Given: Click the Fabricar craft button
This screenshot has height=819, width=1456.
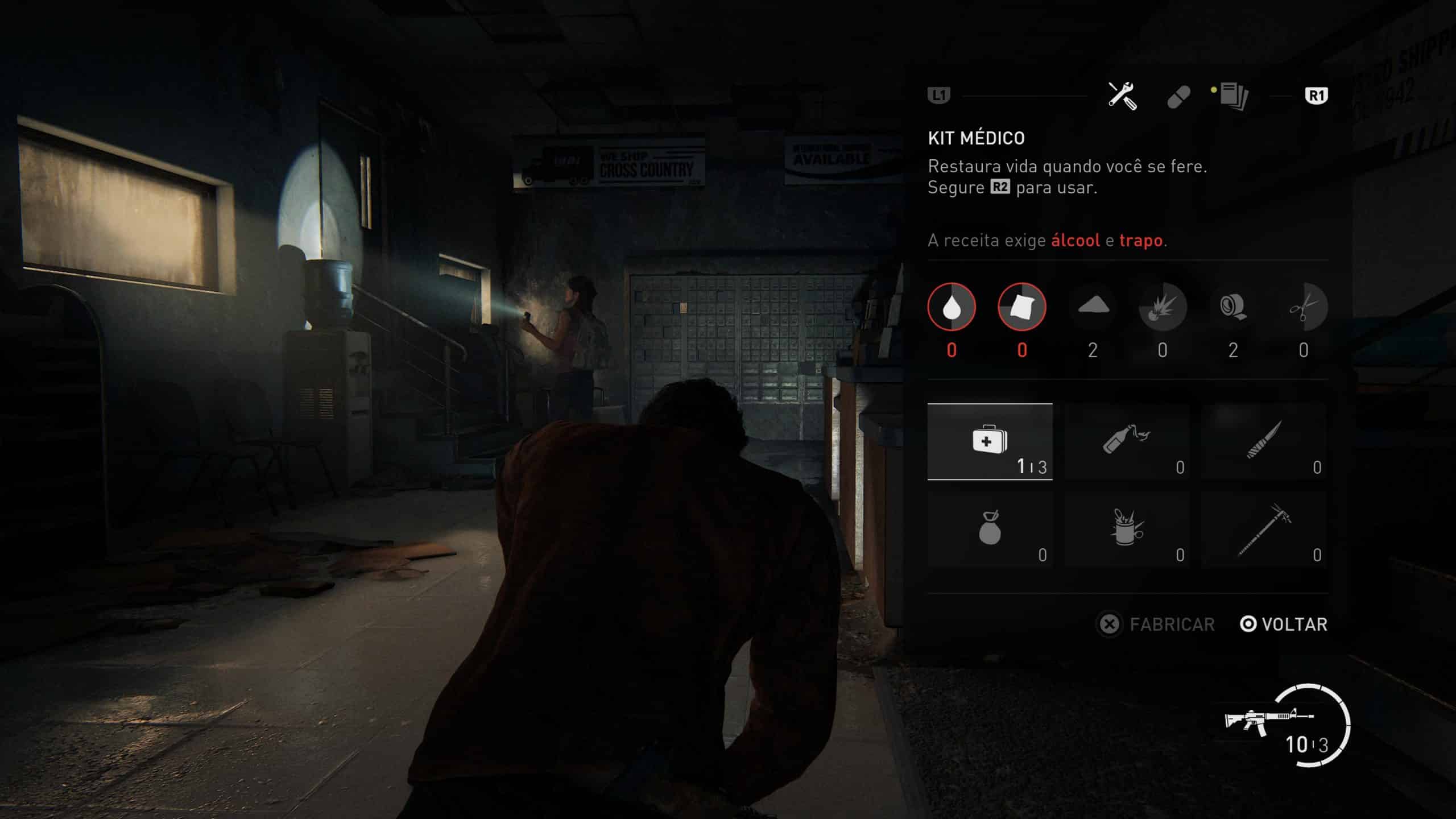Looking at the screenshot, I should [x=1156, y=624].
